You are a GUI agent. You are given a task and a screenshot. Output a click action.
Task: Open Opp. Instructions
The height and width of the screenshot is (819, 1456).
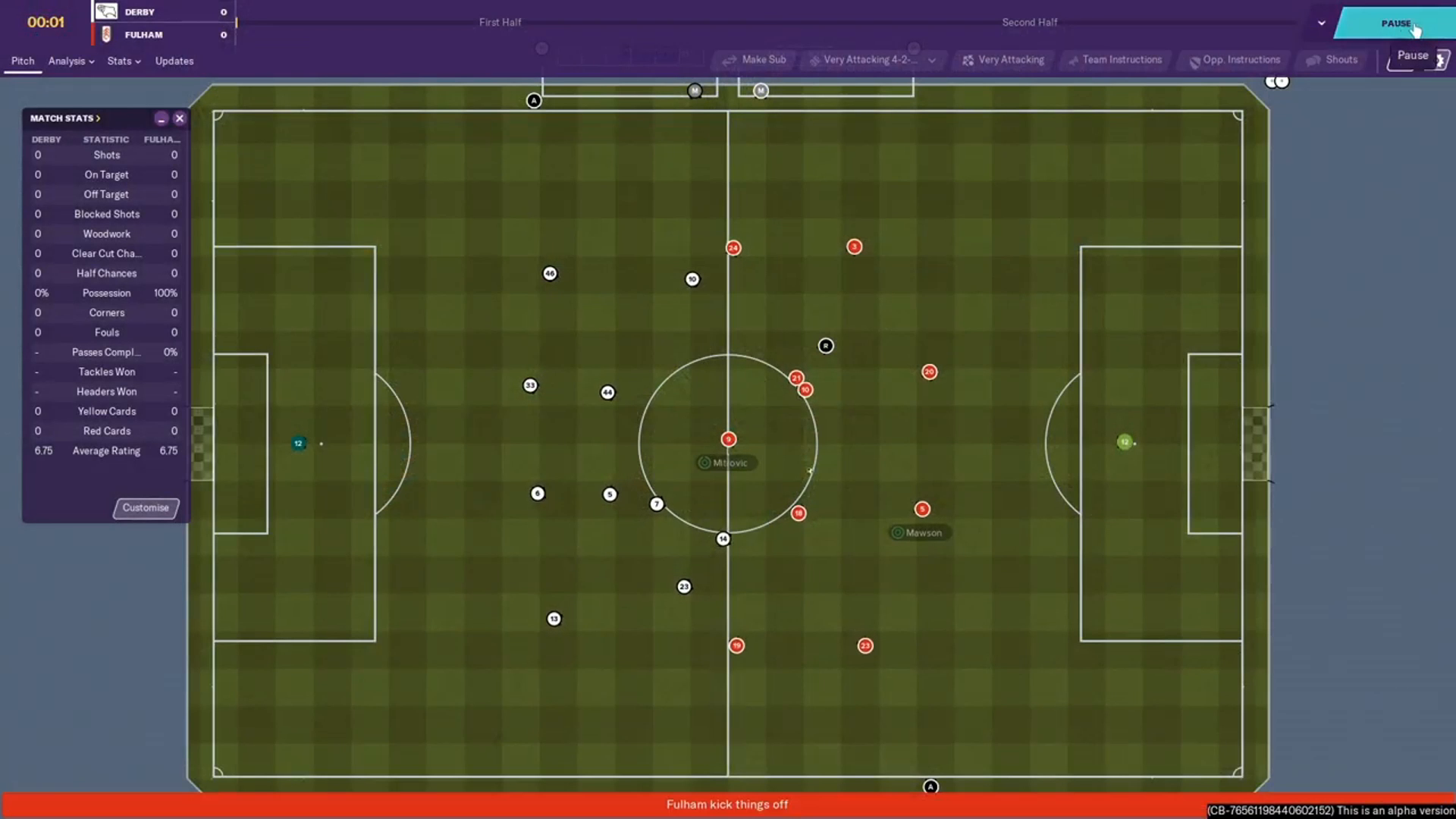1235,60
